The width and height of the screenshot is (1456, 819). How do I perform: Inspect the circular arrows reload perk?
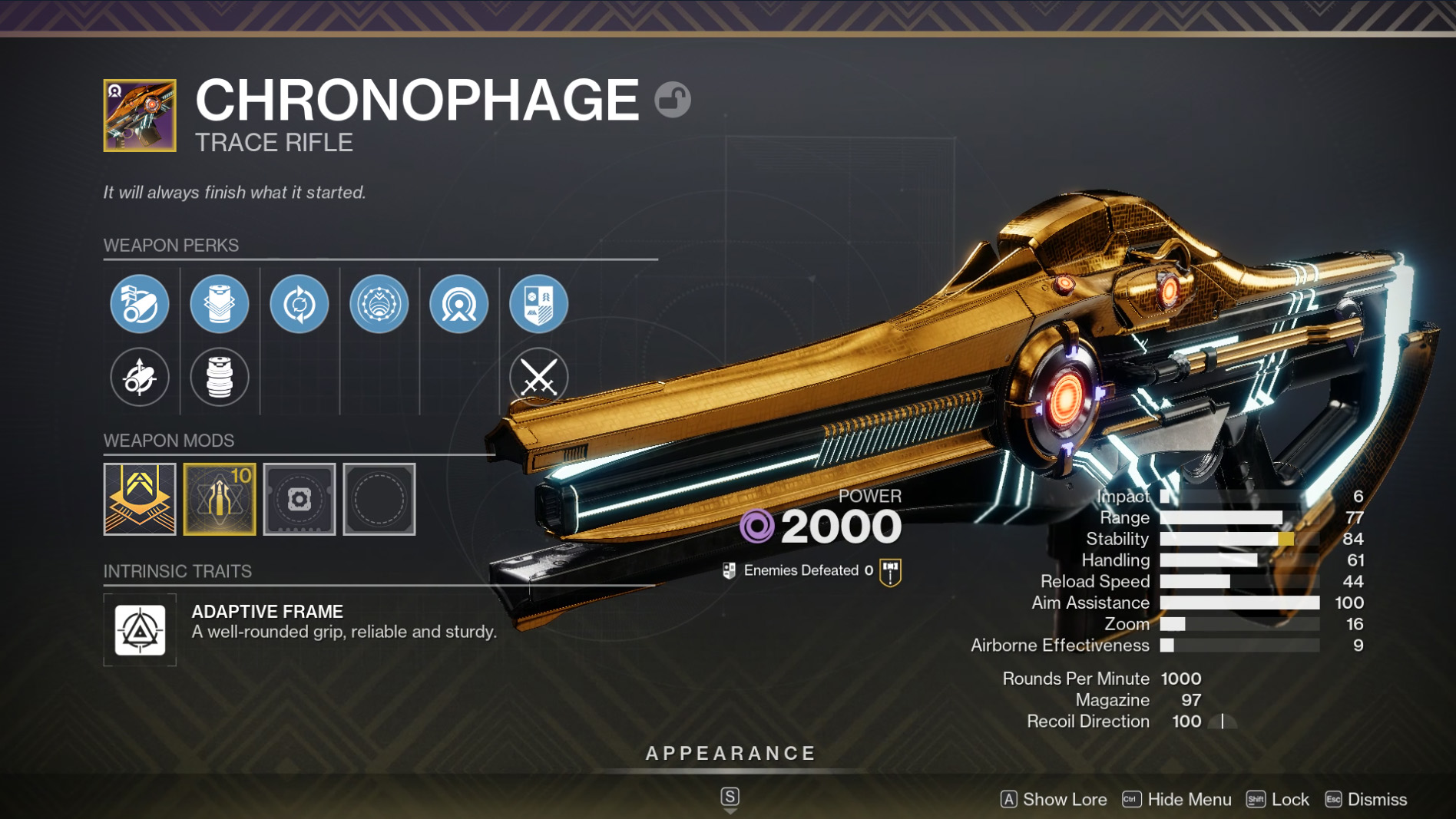pyautogui.click(x=299, y=304)
